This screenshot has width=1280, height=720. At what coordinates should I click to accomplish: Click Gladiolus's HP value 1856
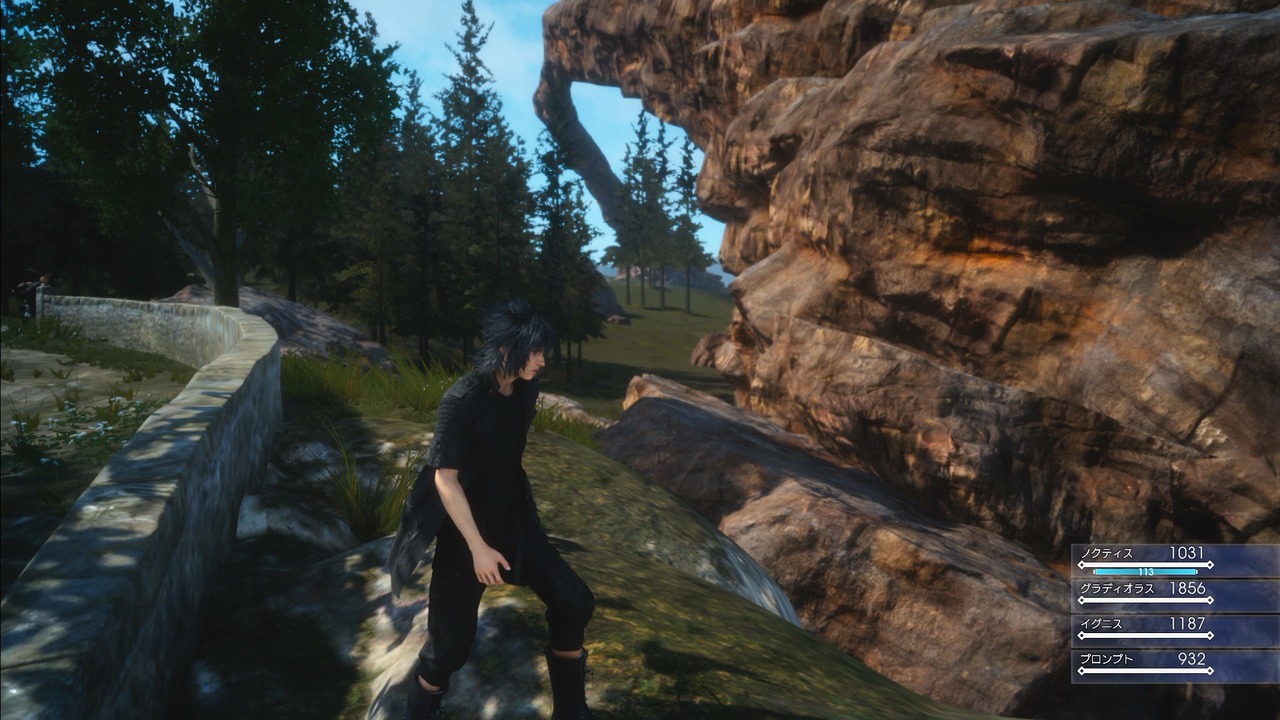tap(1187, 589)
